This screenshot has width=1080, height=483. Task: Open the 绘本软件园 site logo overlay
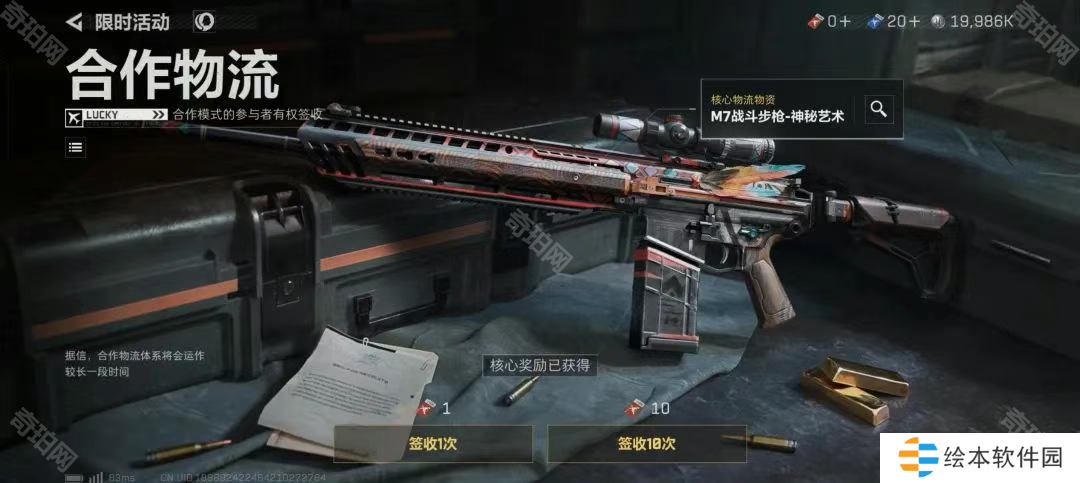980,459
